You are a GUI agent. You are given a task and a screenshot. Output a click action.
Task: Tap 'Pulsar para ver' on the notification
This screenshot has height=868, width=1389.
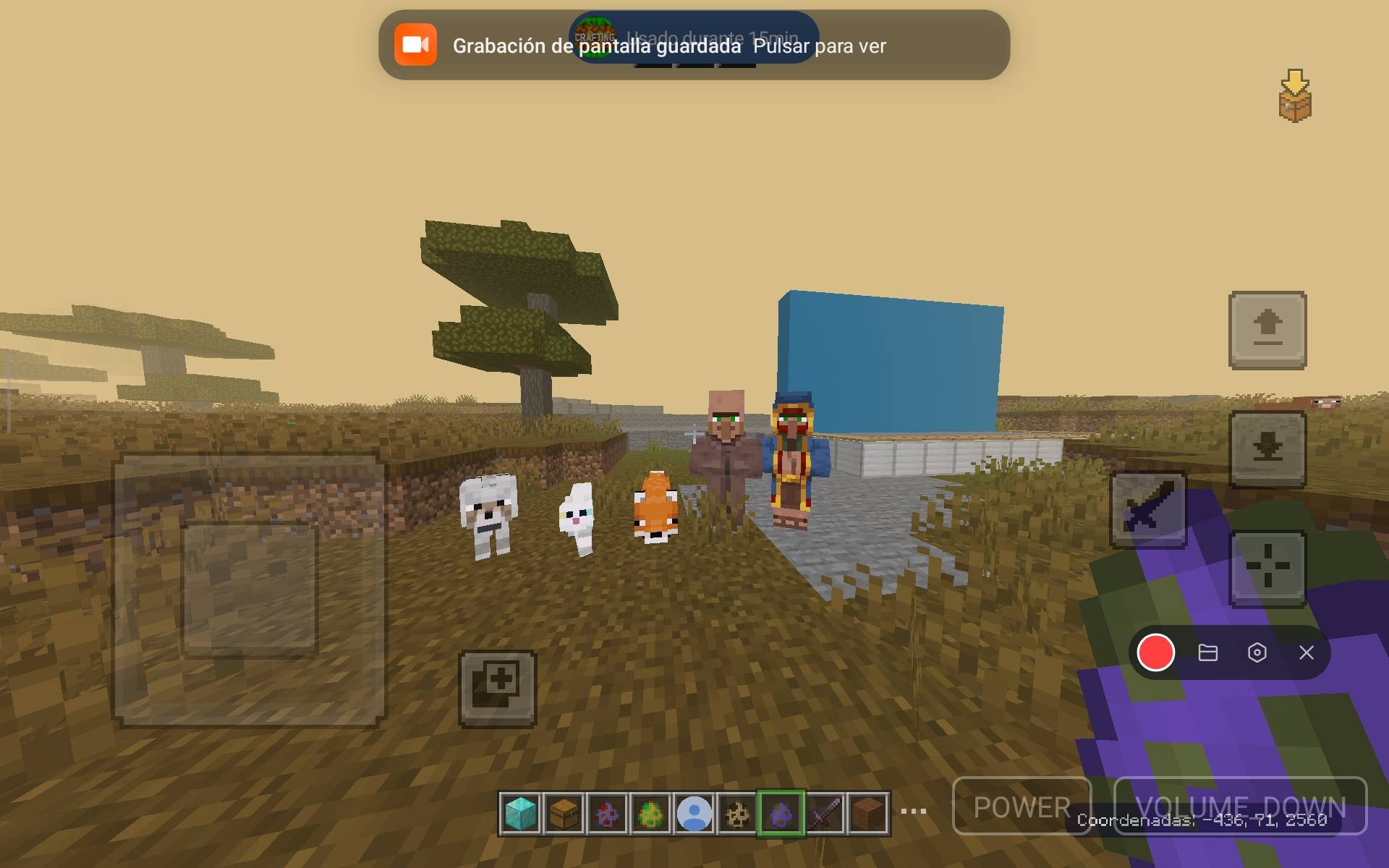point(820,46)
